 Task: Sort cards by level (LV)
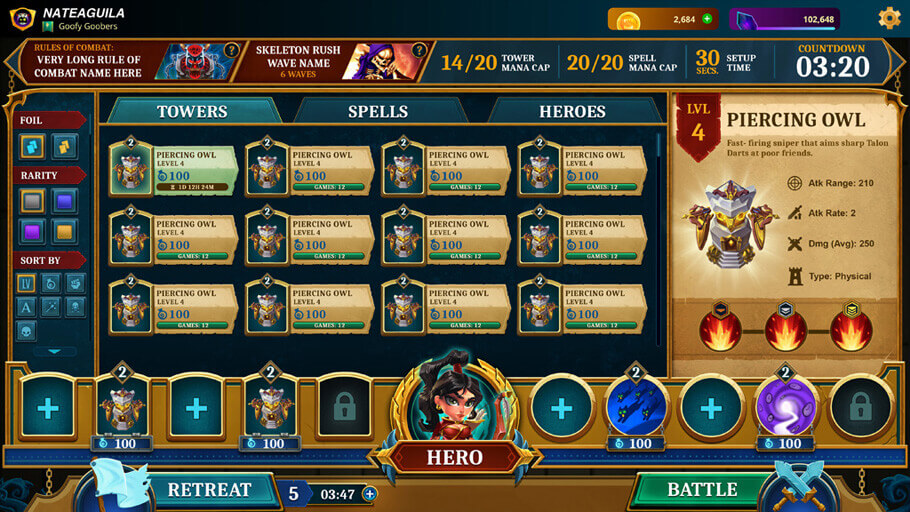tap(27, 284)
